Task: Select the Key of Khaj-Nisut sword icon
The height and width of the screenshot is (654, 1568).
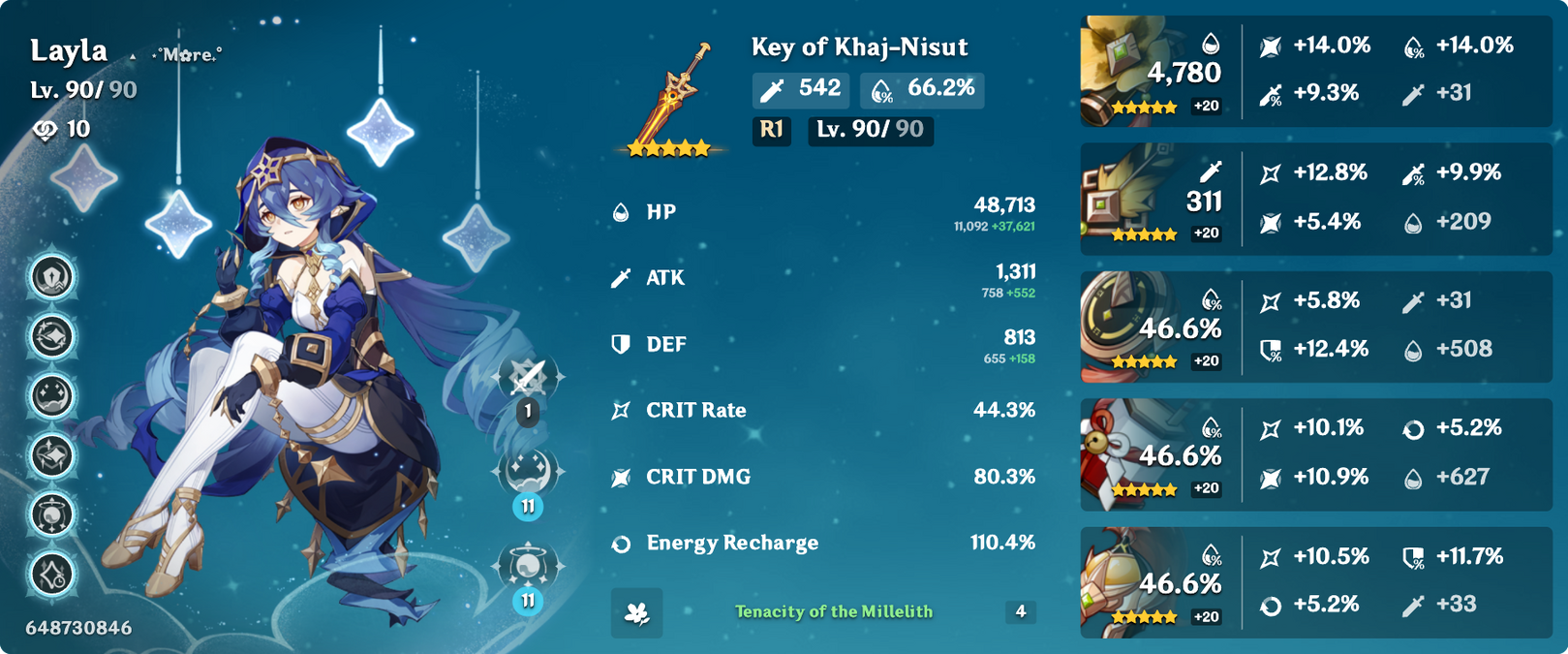Action: [672, 97]
